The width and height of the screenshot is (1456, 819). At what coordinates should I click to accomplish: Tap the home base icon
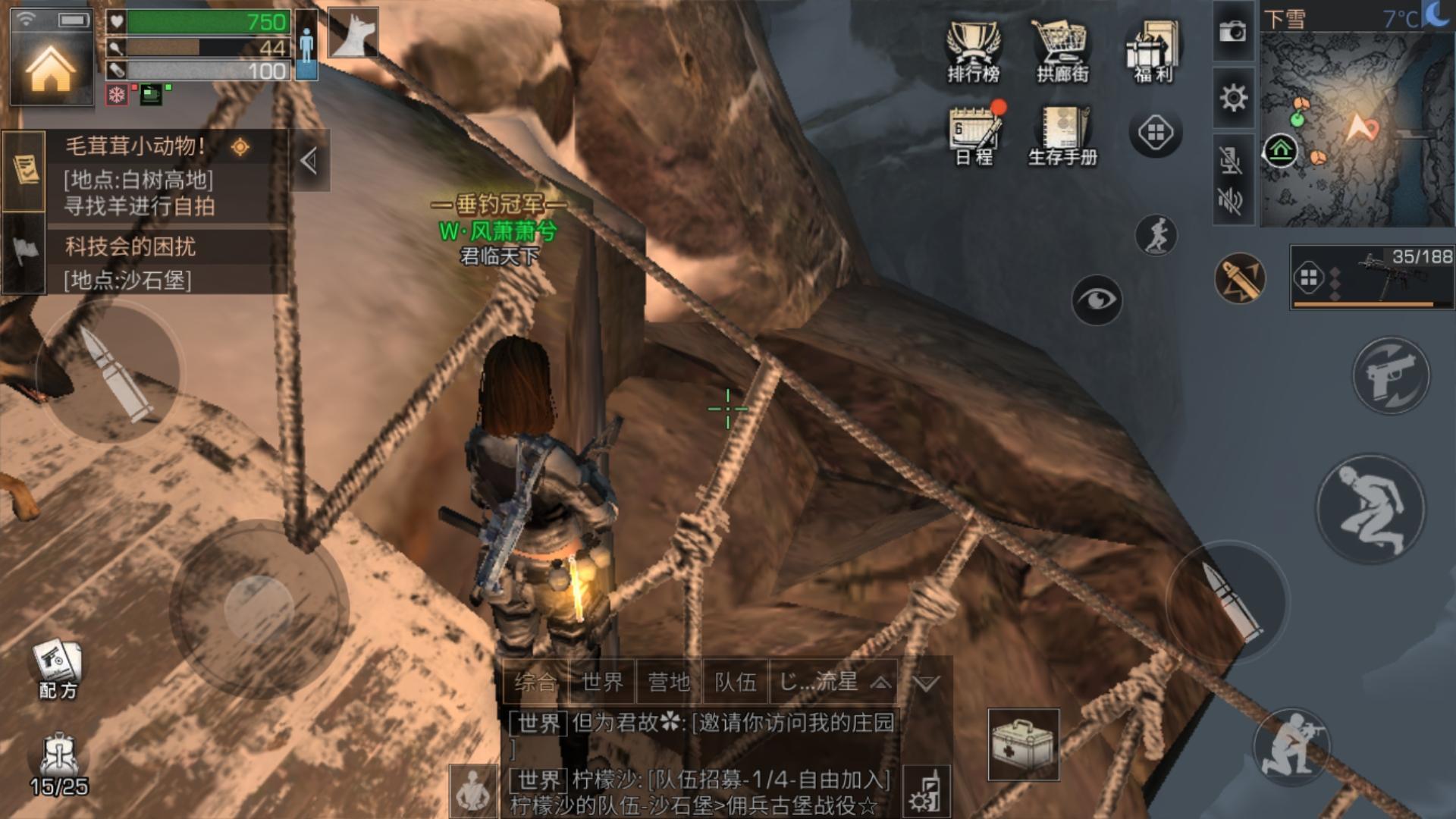tap(50, 69)
